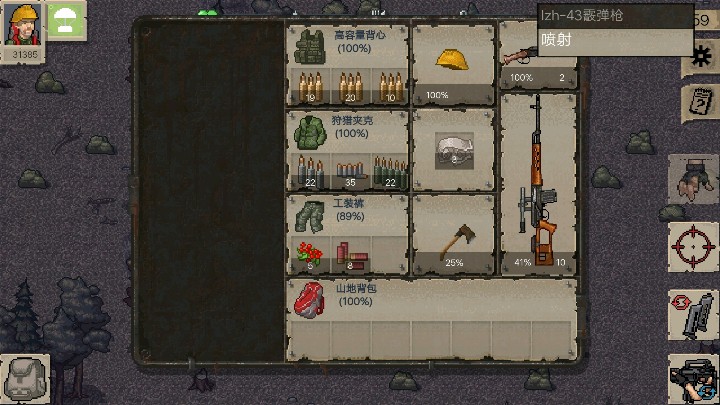Select the 山地背包 red backpack icon
The image size is (720, 405).
click(x=309, y=298)
